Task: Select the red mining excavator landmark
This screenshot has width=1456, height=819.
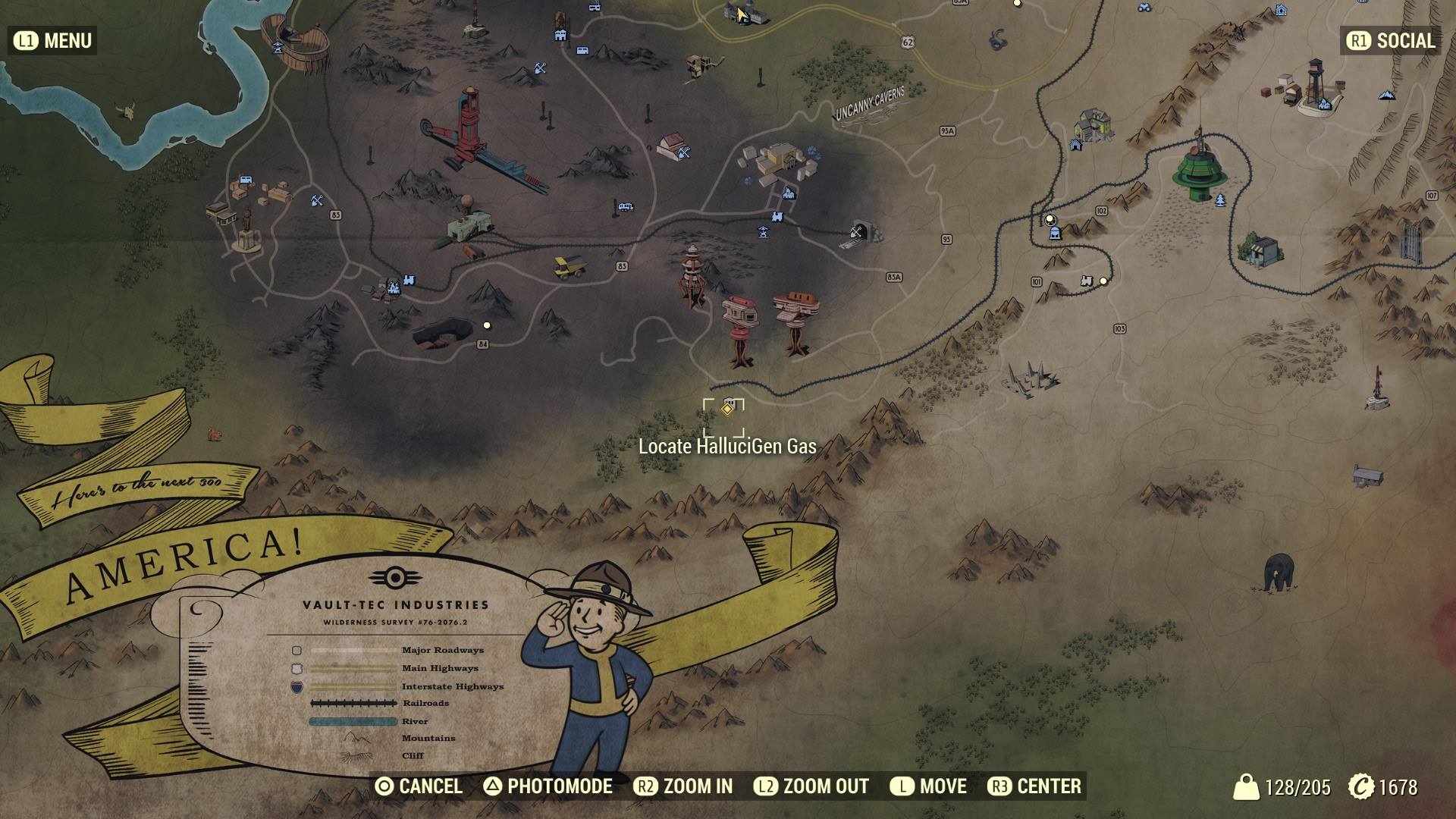Action: [469, 121]
